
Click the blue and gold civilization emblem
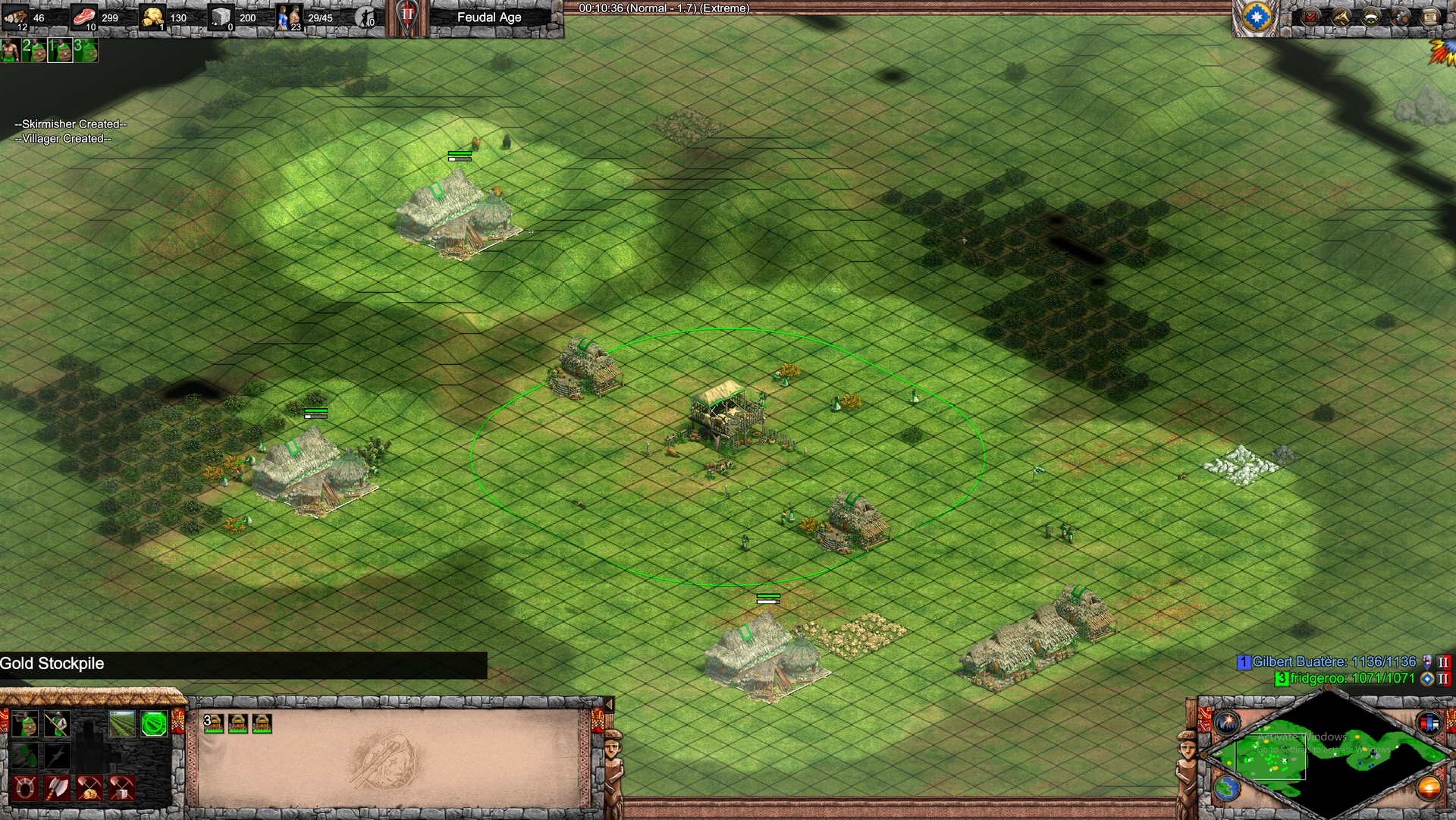[x=1257, y=17]
